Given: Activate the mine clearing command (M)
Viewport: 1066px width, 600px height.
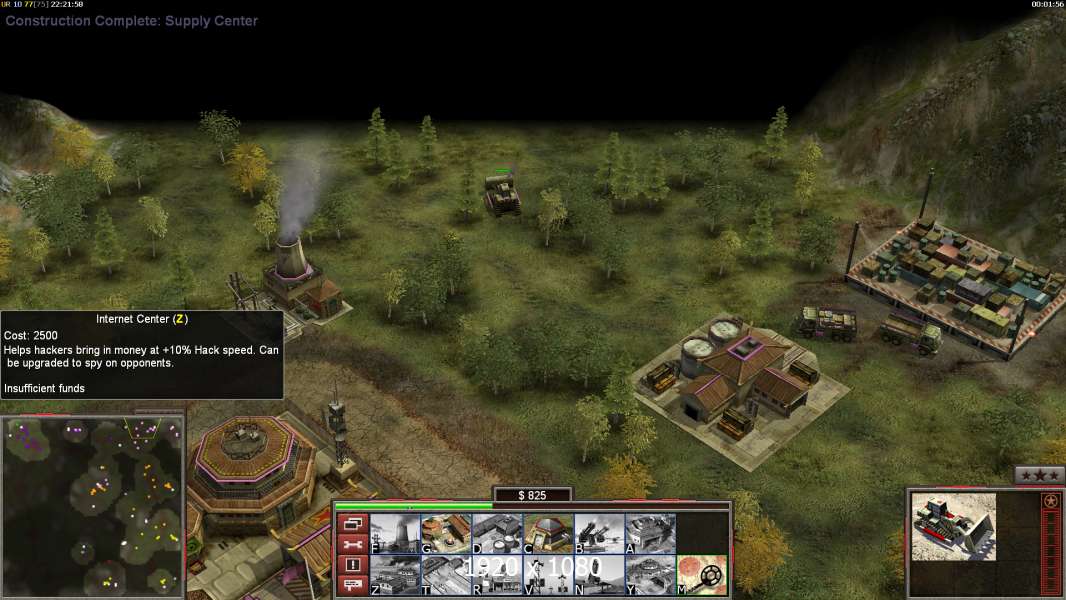Looking at the screenshot, I should click(x=702, y=575).
